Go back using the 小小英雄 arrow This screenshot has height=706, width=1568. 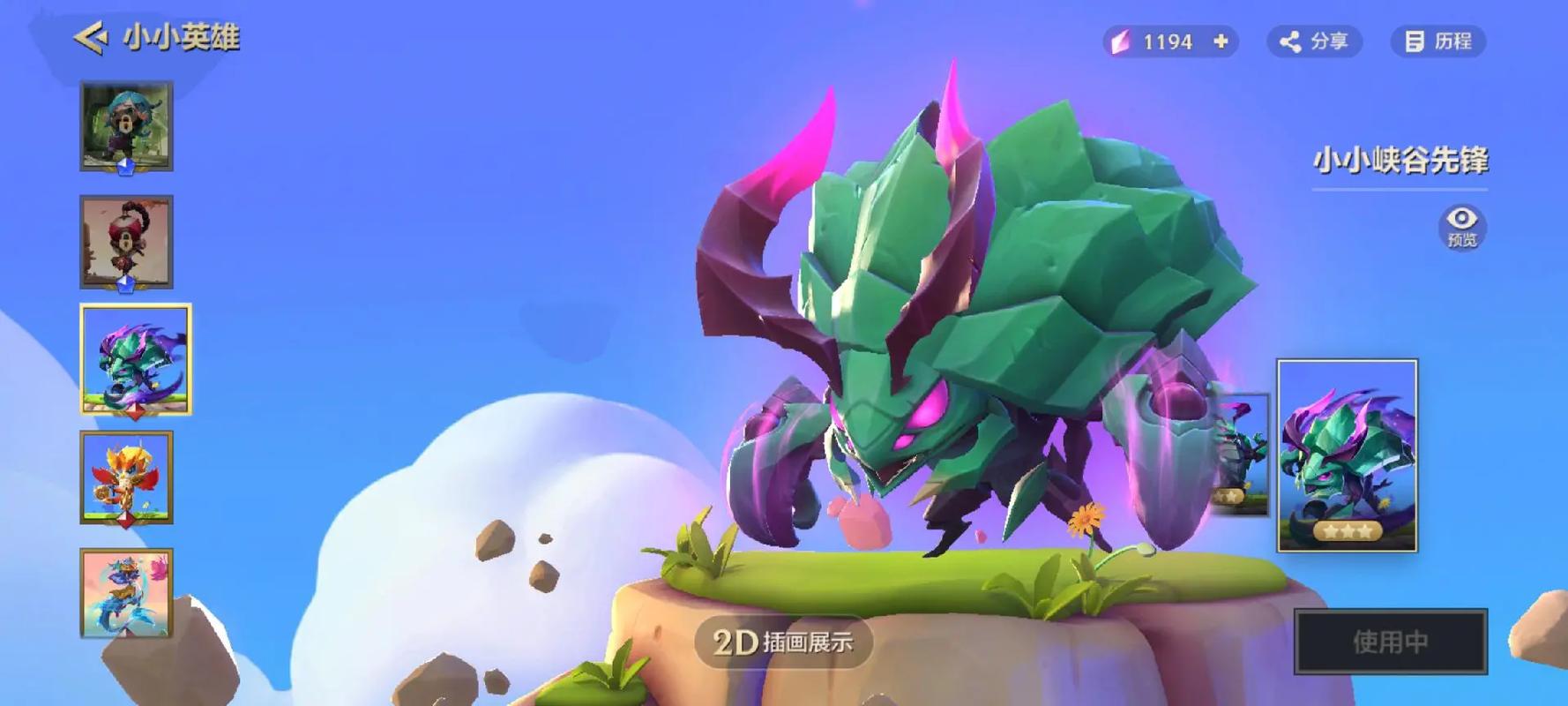[x=91, y=38]
